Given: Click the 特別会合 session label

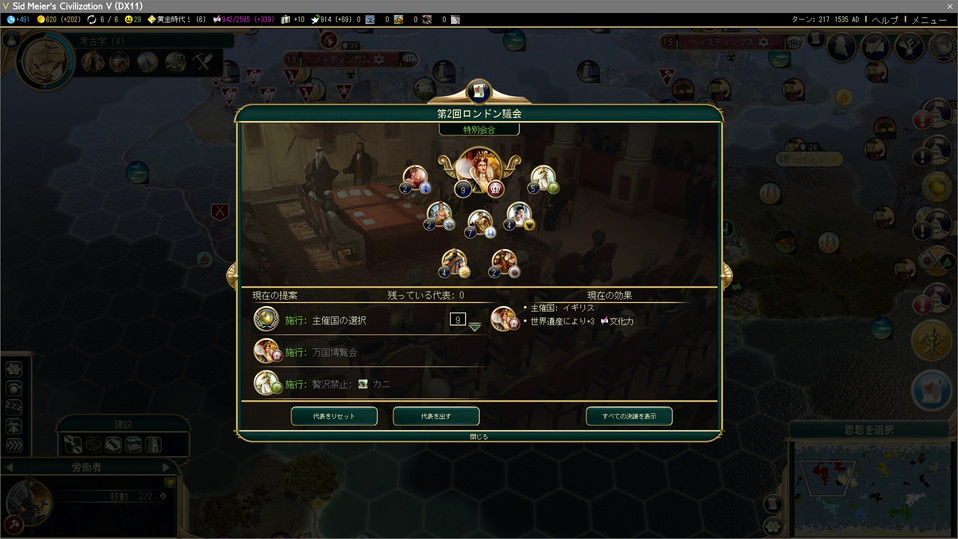Looking at the screenshot, I should (479, 129).
